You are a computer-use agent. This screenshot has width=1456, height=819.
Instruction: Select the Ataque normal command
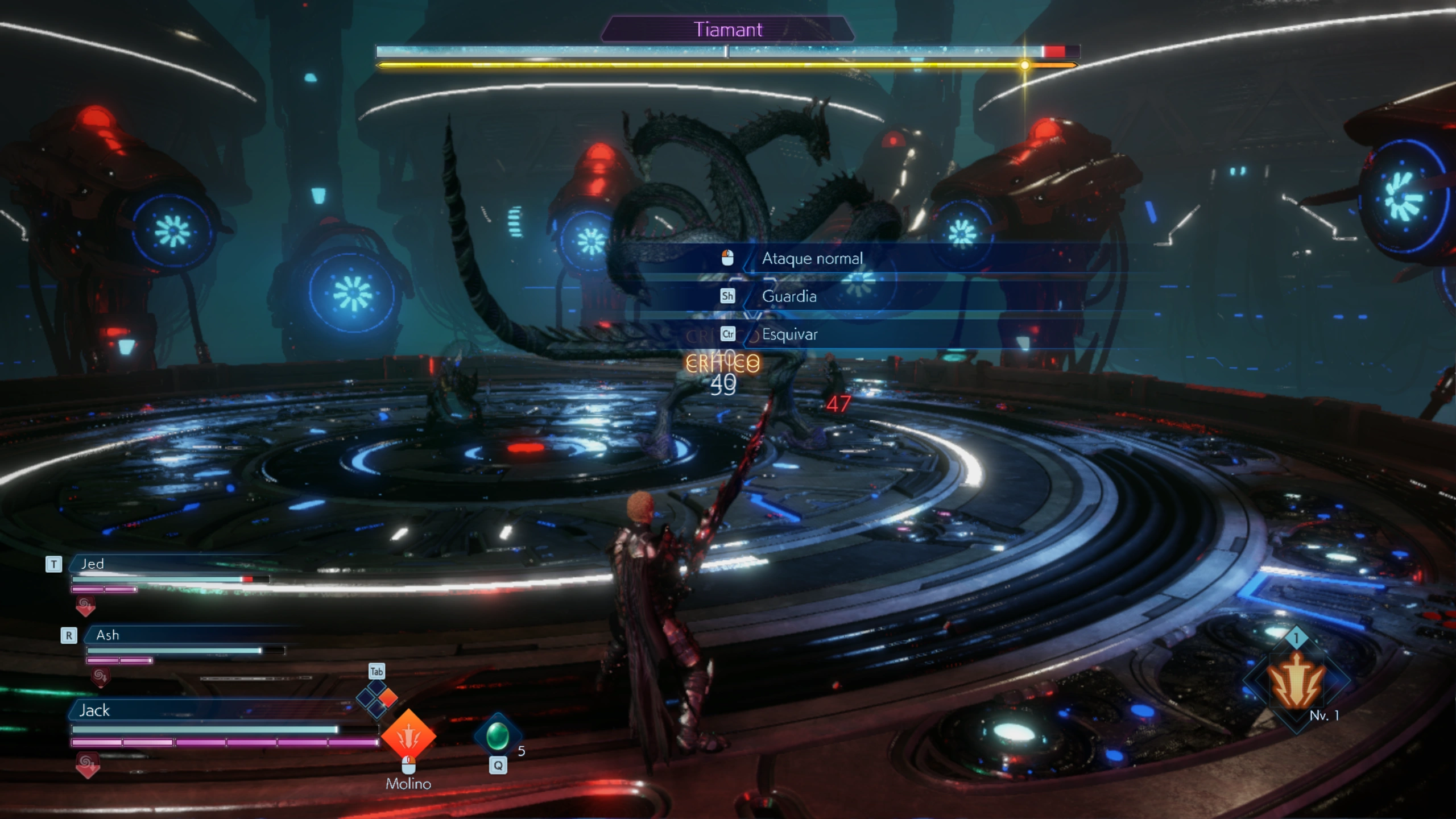click(812, 259)
